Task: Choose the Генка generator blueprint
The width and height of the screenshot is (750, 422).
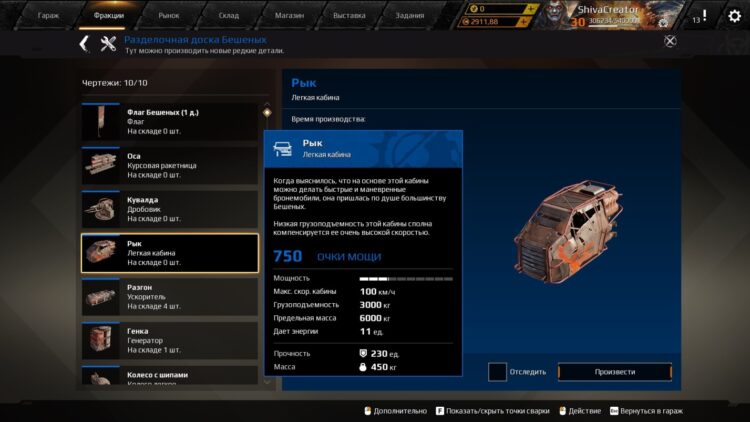Action: [169, 340]
